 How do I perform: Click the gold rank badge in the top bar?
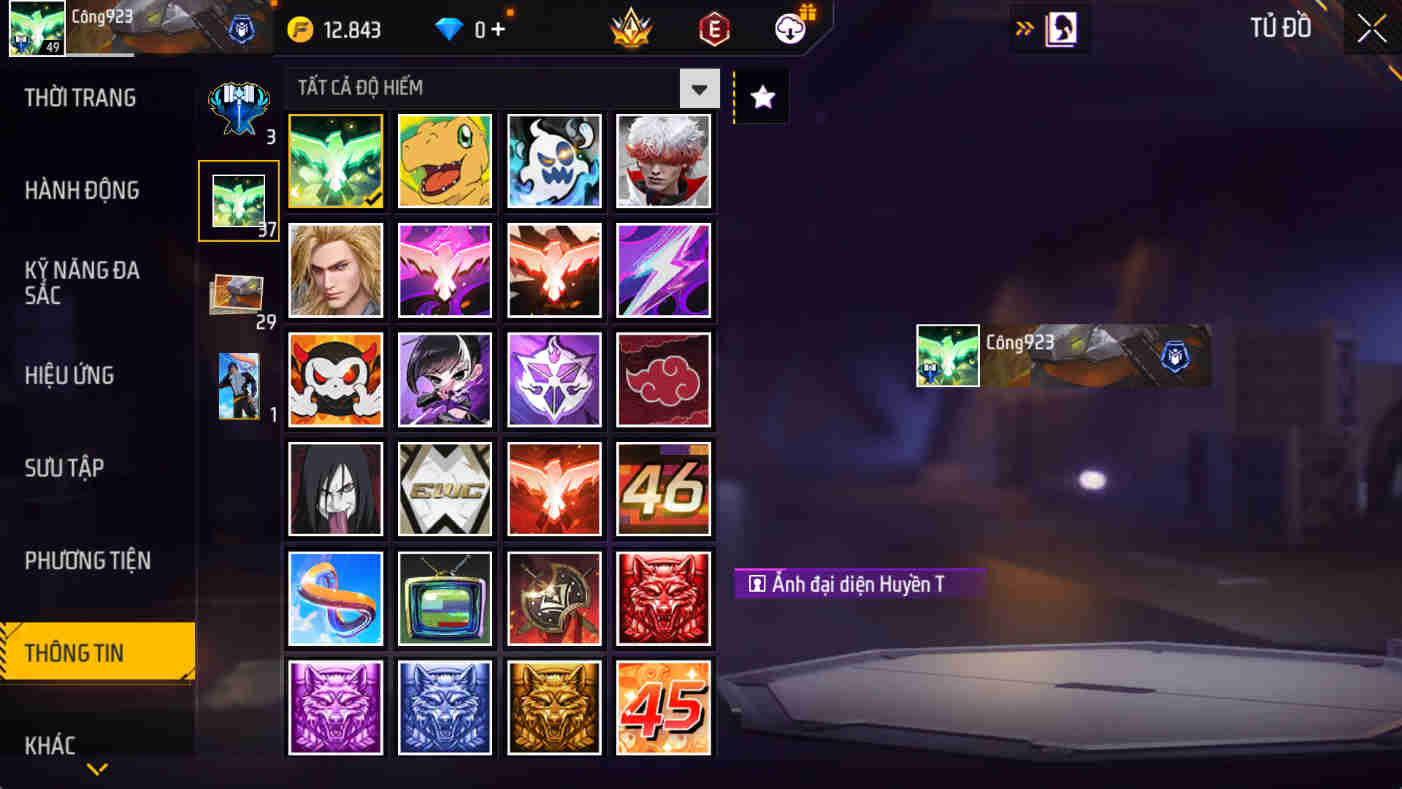(628, 29)
